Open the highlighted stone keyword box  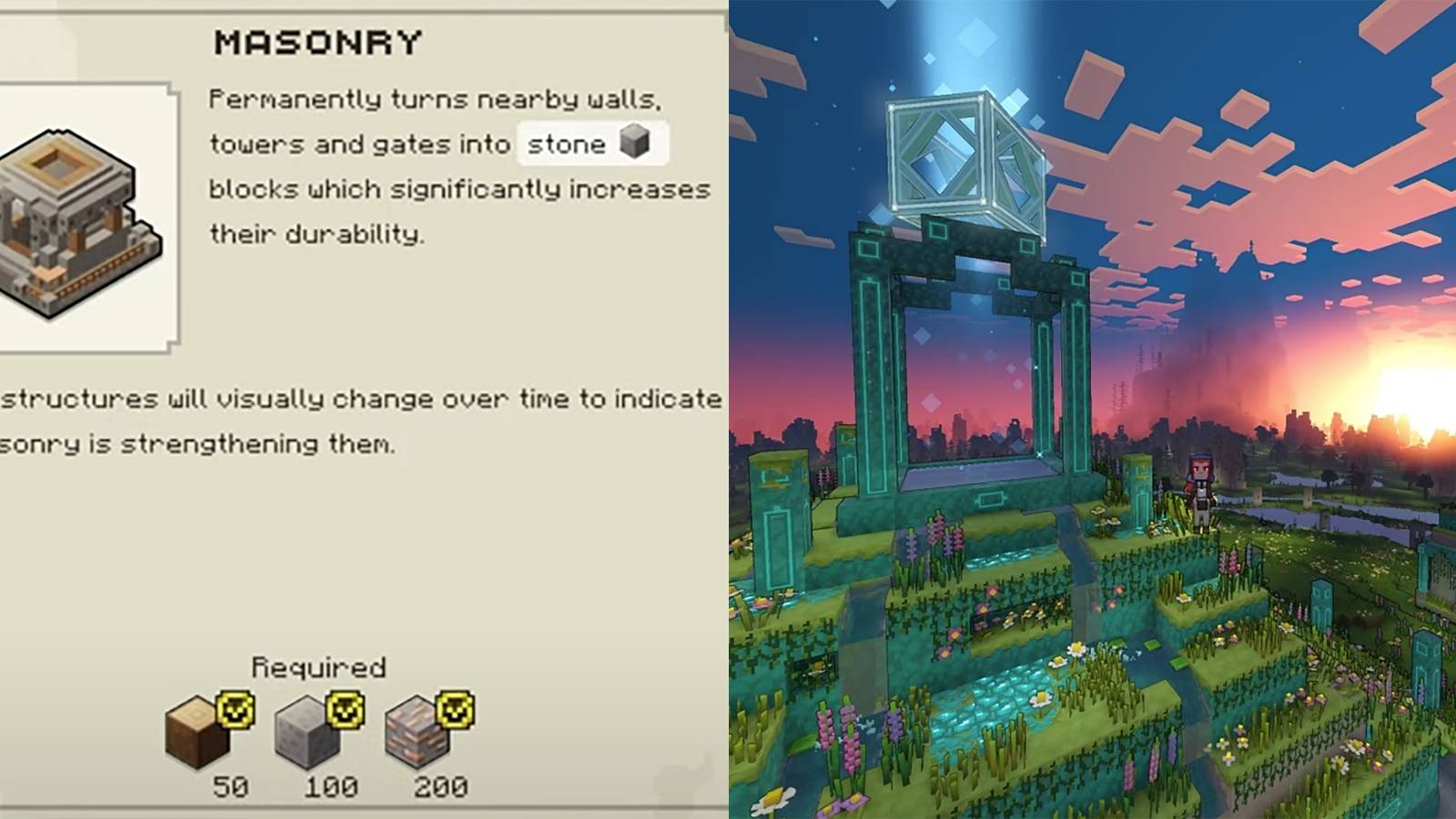coord(591,143)
